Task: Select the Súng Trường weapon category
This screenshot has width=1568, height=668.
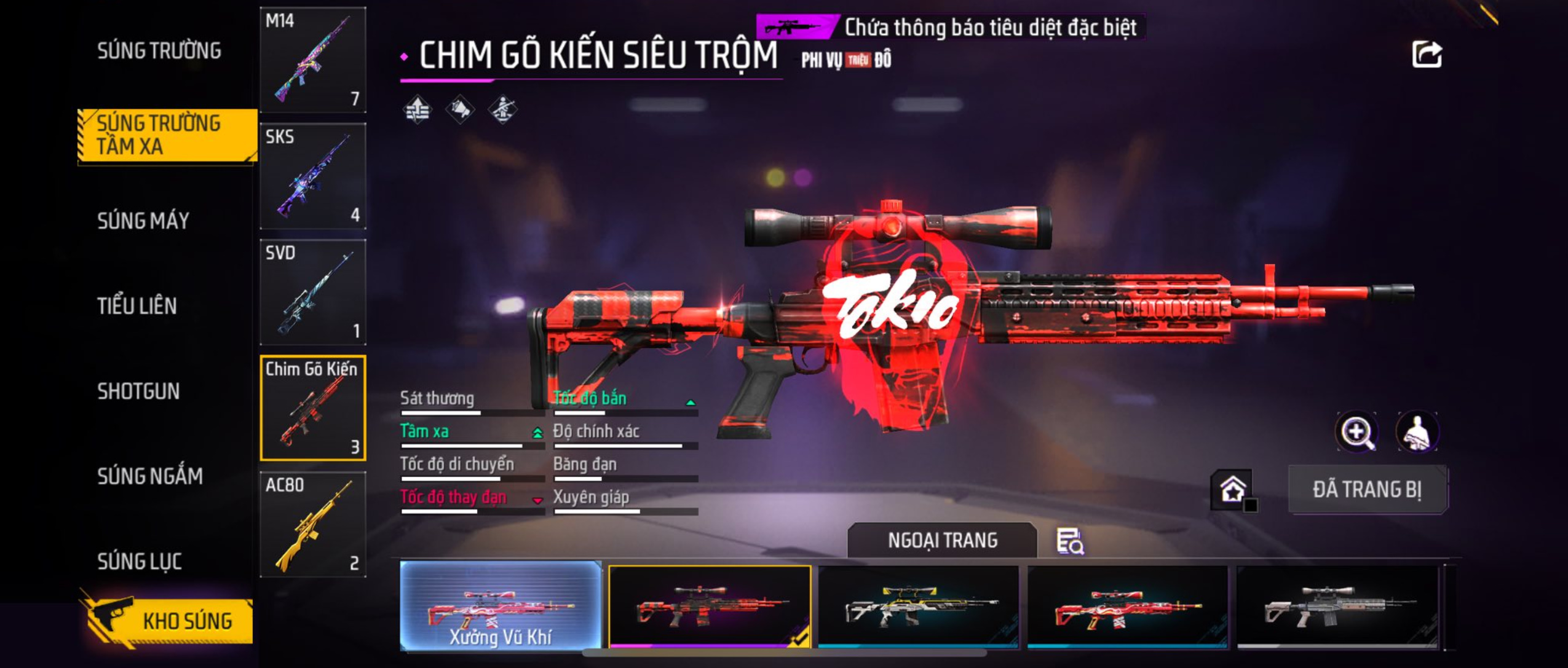Action: pos(159,51)
